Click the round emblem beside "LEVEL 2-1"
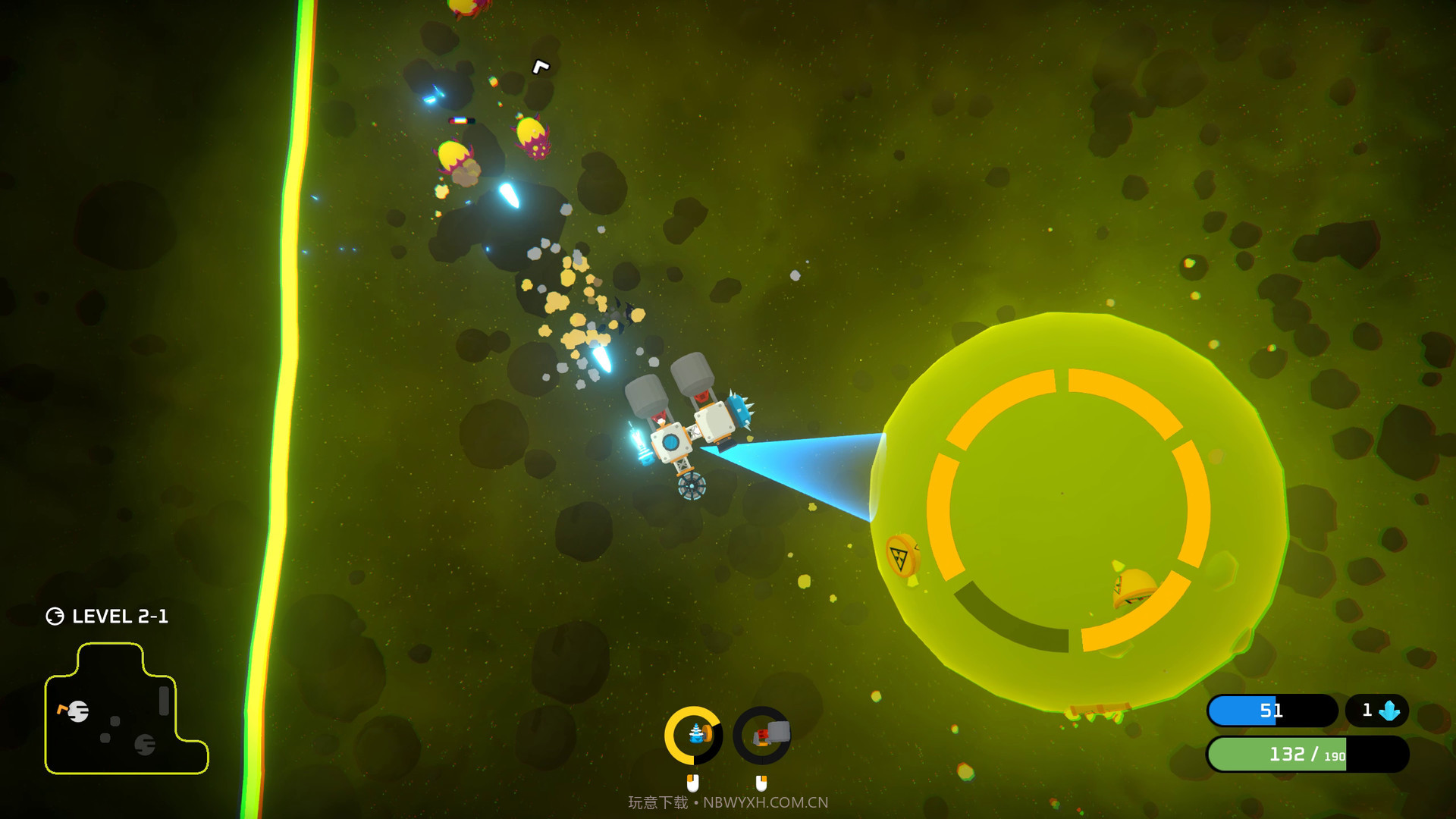This screenshot has height=819, width=1456. pos(55,616)
